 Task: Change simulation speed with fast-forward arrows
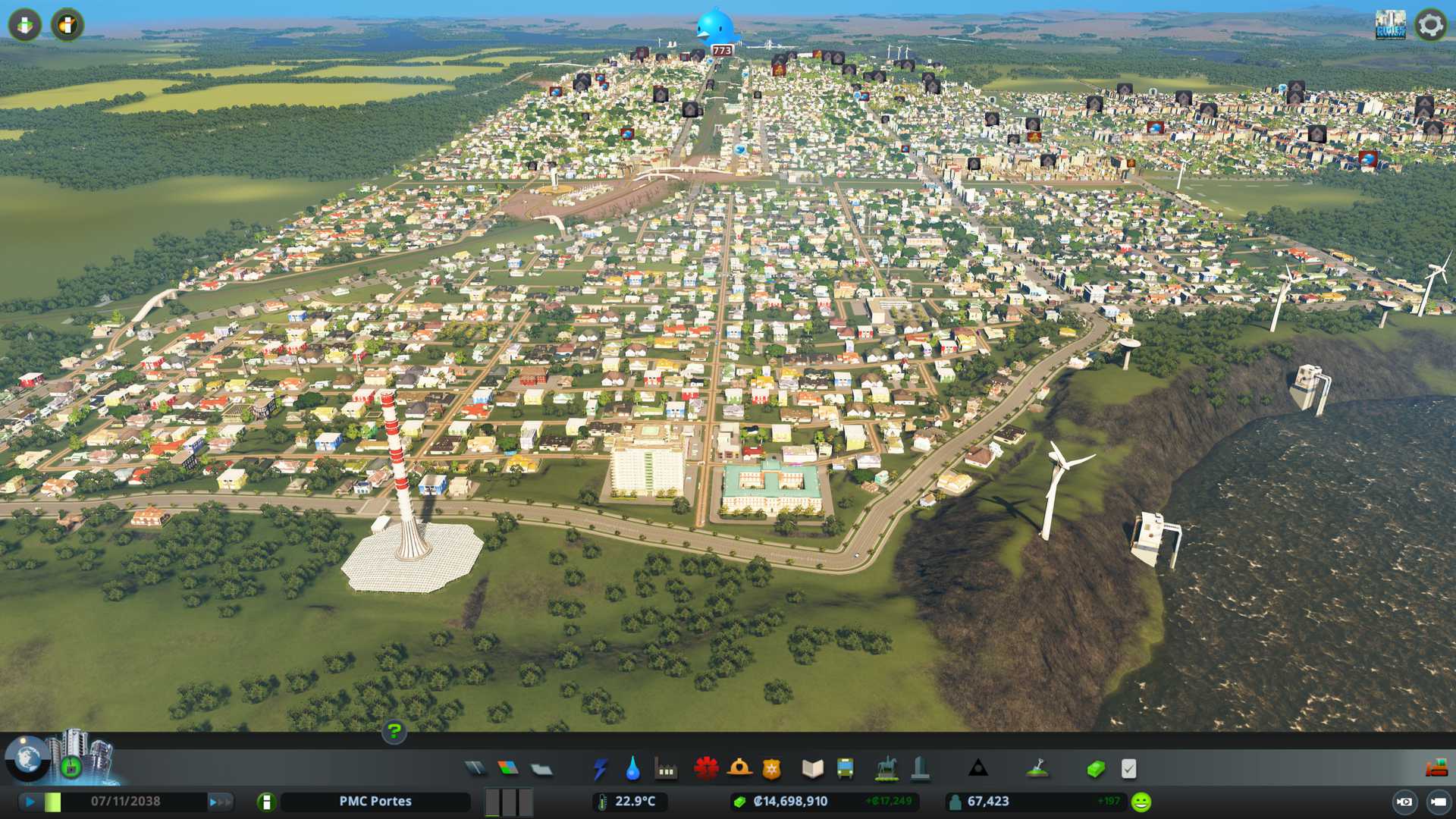pos(220,802)
